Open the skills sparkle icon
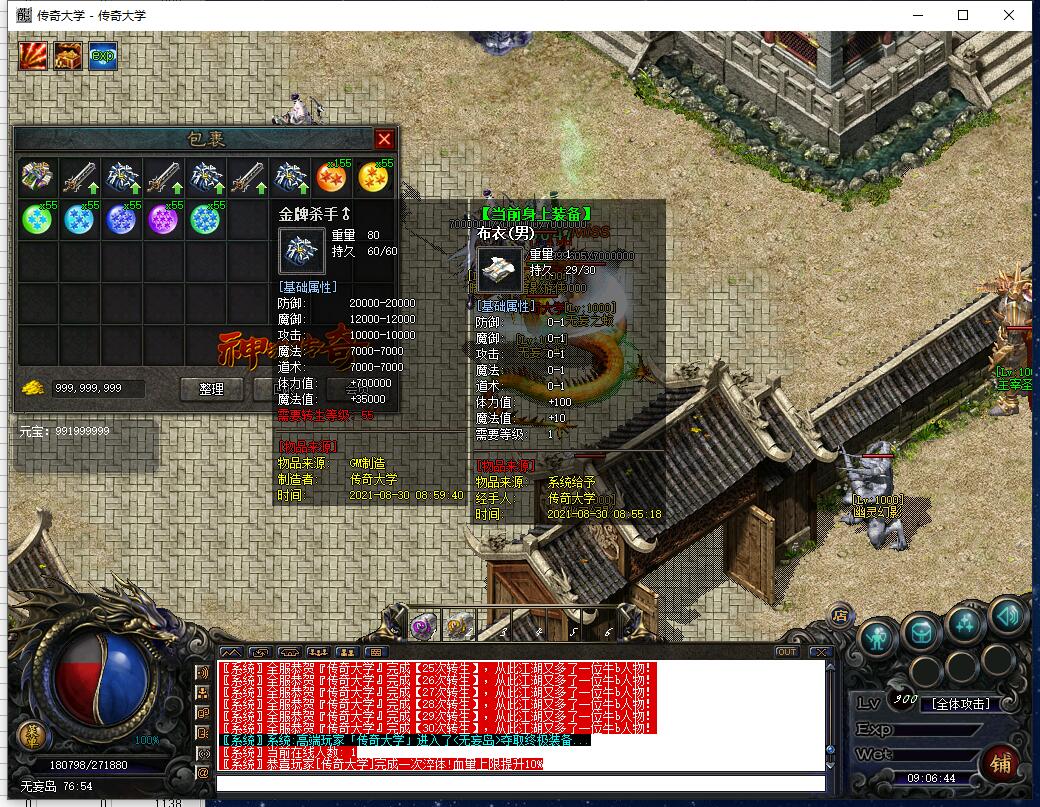This screenshot has width=1040, height=807. pyautogui.click(x=964, y=624)
